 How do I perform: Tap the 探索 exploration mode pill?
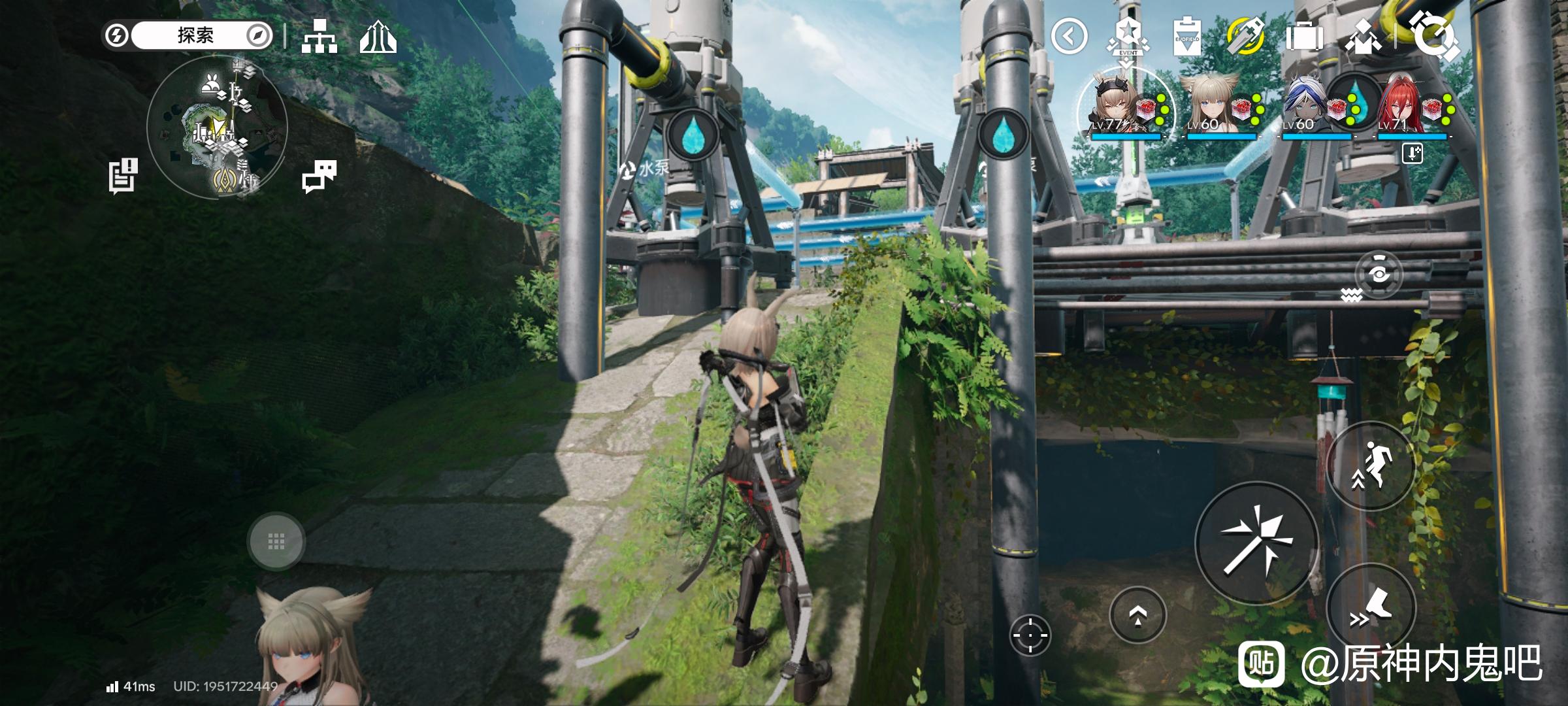195,35
